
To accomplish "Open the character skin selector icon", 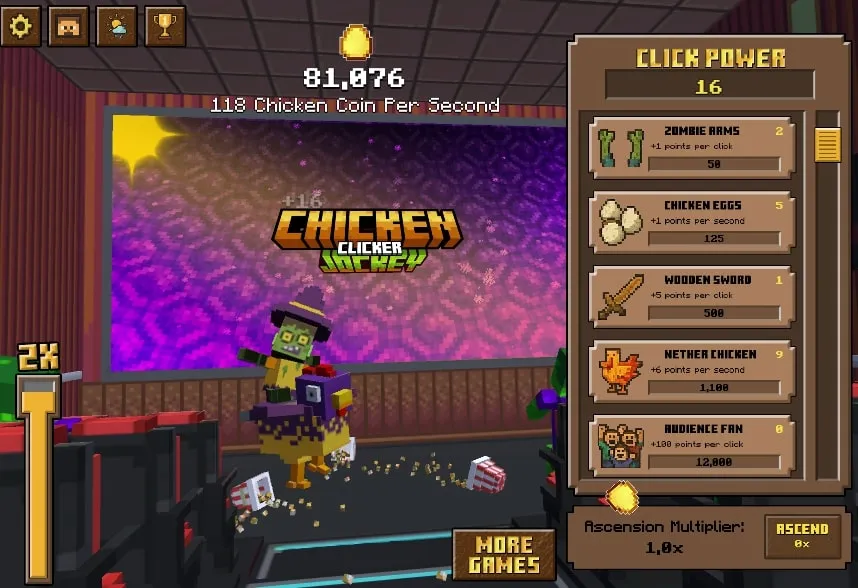I will pyautogui.click(x=68, y=26).
